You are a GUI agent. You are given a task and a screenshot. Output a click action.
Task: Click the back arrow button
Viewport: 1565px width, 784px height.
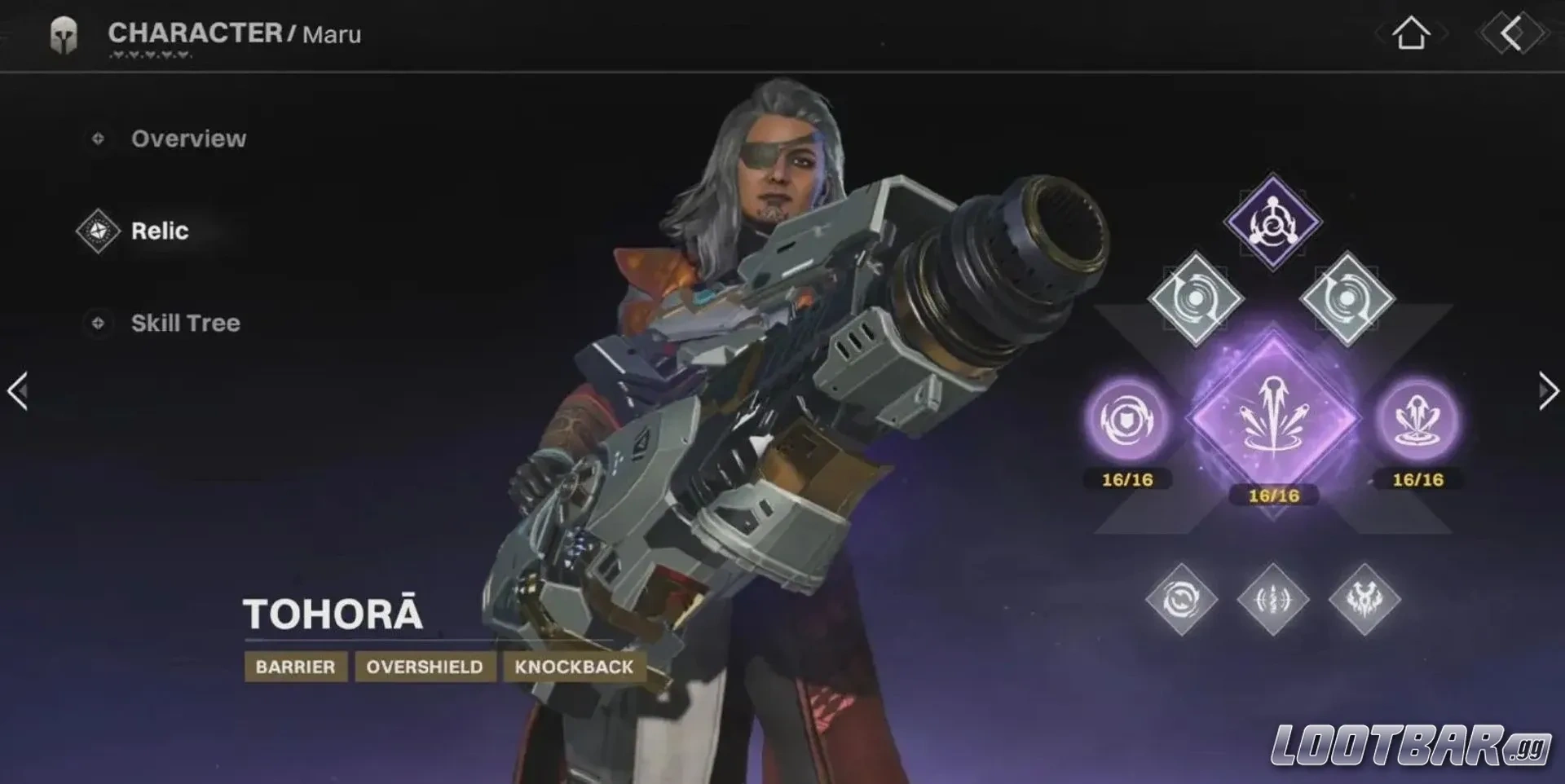point(1511,34)
